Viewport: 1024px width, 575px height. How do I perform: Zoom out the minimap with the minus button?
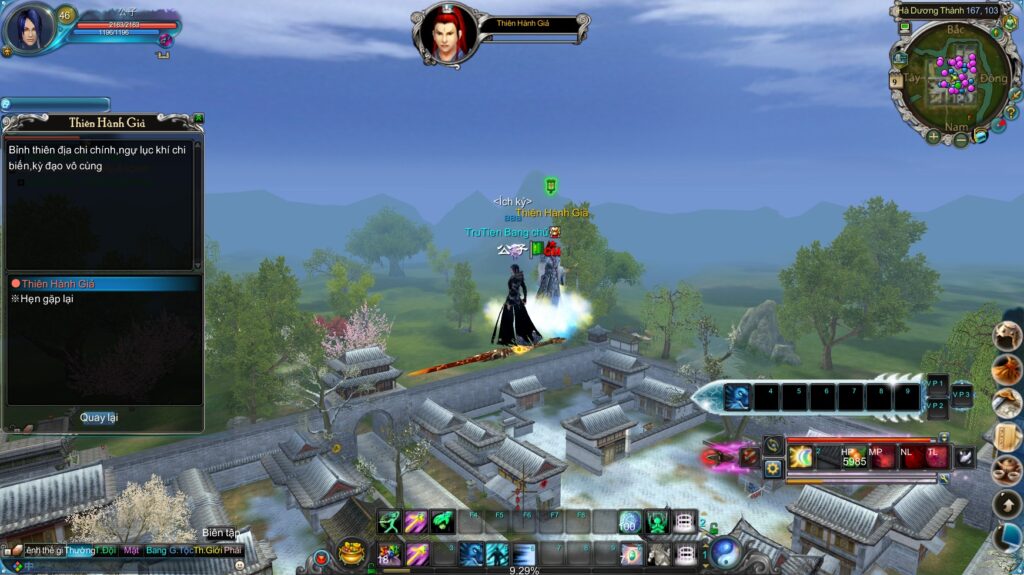click(x=960, y=140)
